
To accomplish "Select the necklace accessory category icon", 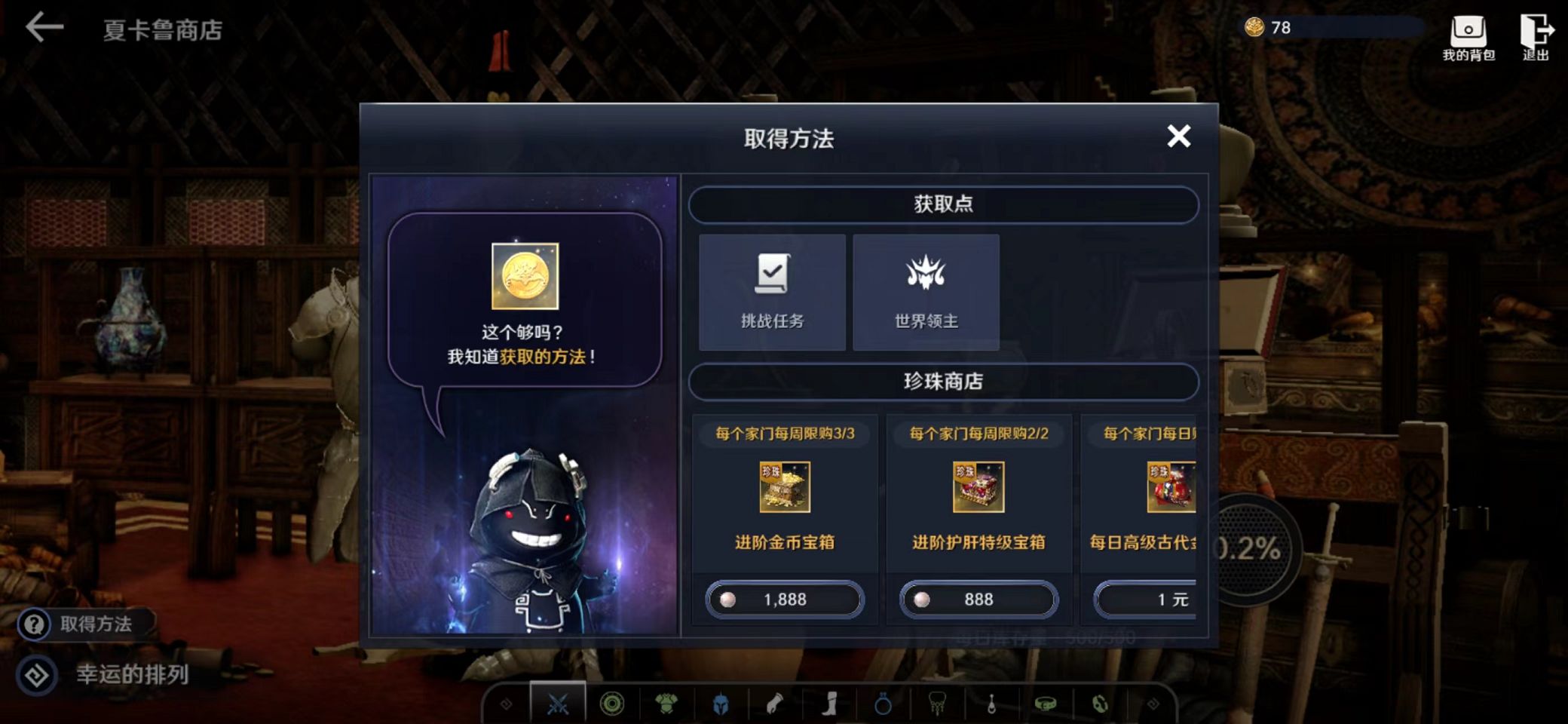I will 939,705.
